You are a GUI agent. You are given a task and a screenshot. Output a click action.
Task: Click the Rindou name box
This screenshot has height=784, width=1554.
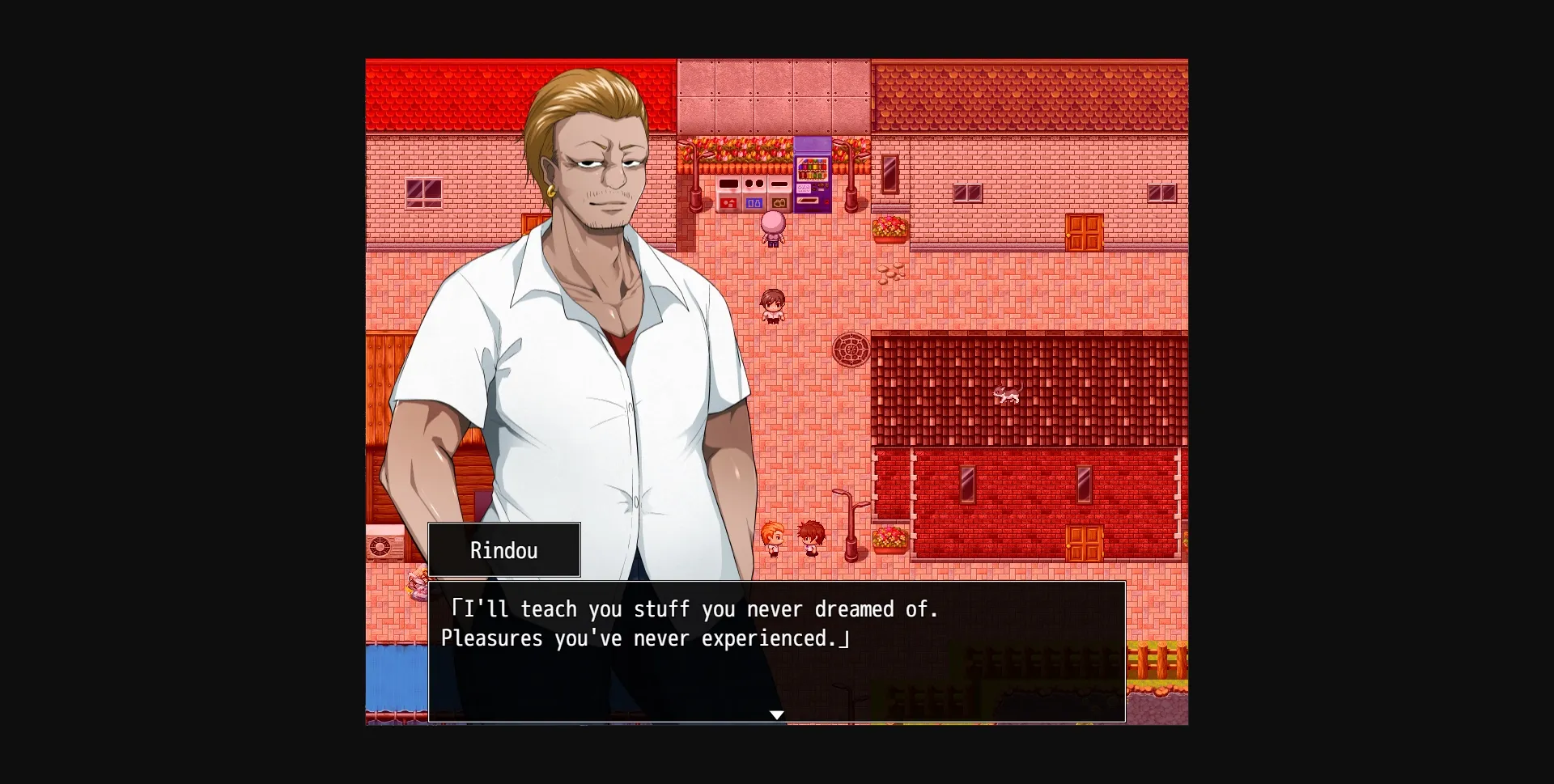pos(503,550)
